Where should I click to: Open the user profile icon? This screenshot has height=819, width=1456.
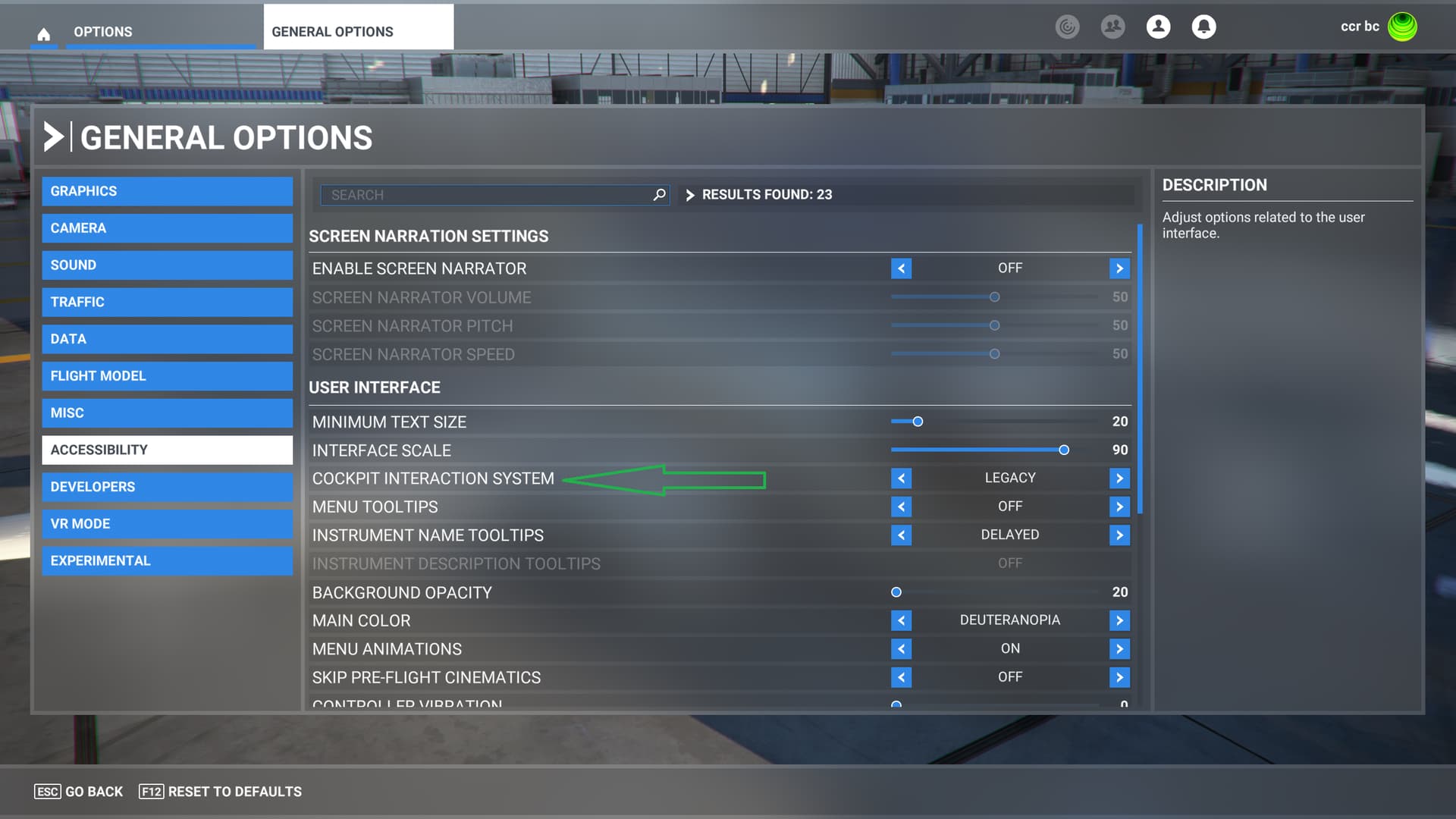pos(1158,27)
